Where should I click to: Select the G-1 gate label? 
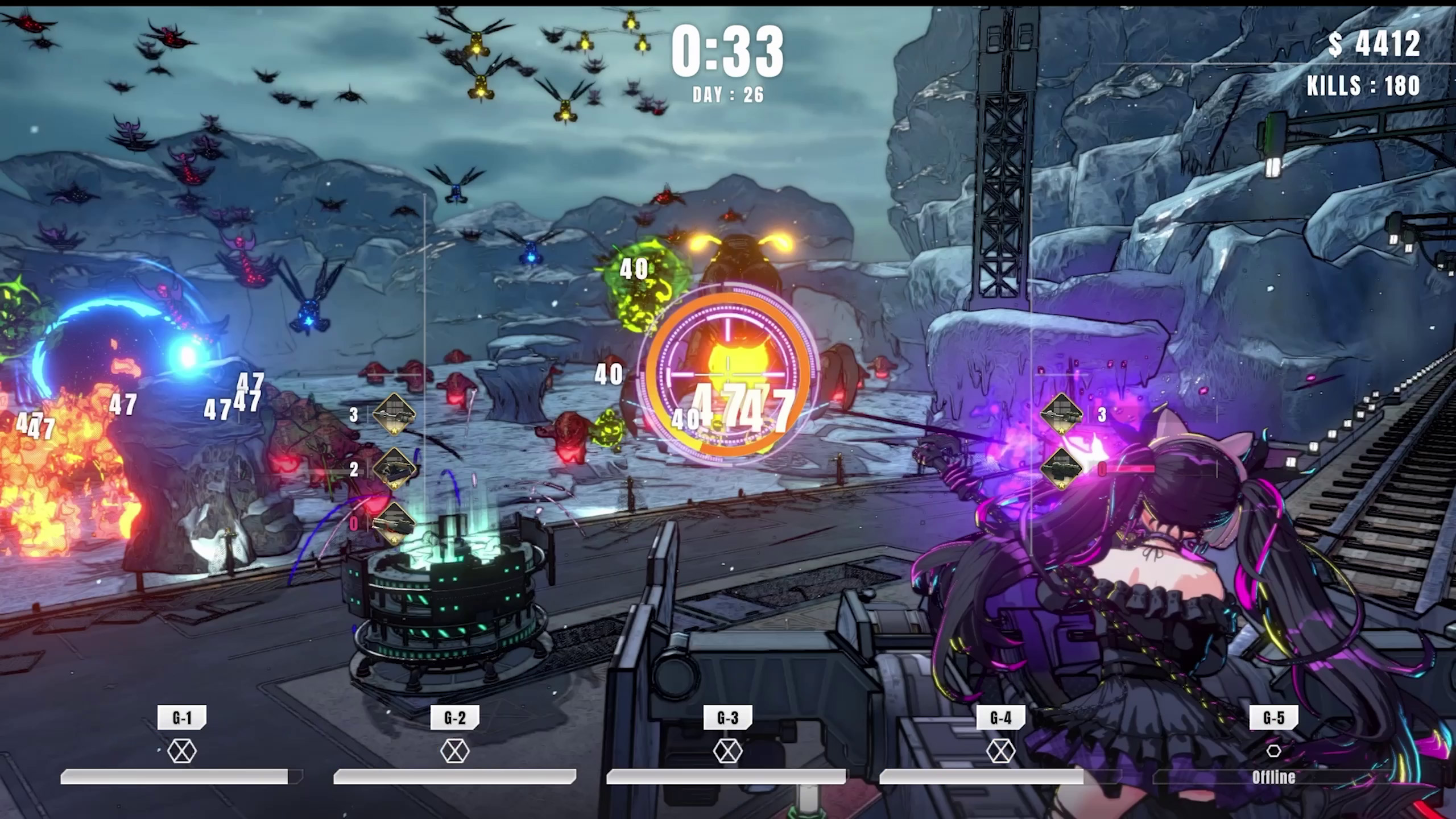pyautogui.click(x=182, y=718)
